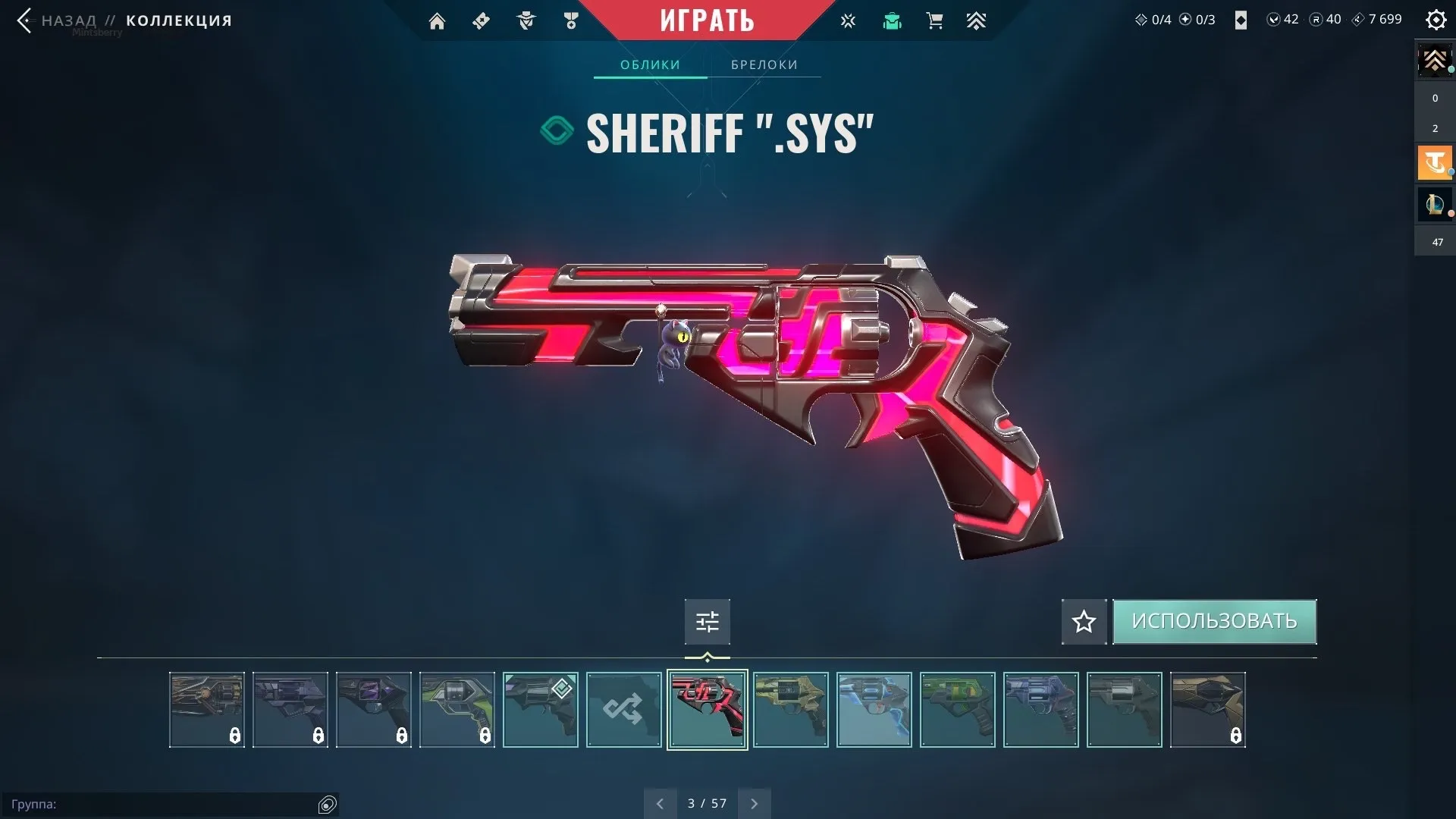Open the home screen icon
The image size is (1456, 819).
(437, 20)
